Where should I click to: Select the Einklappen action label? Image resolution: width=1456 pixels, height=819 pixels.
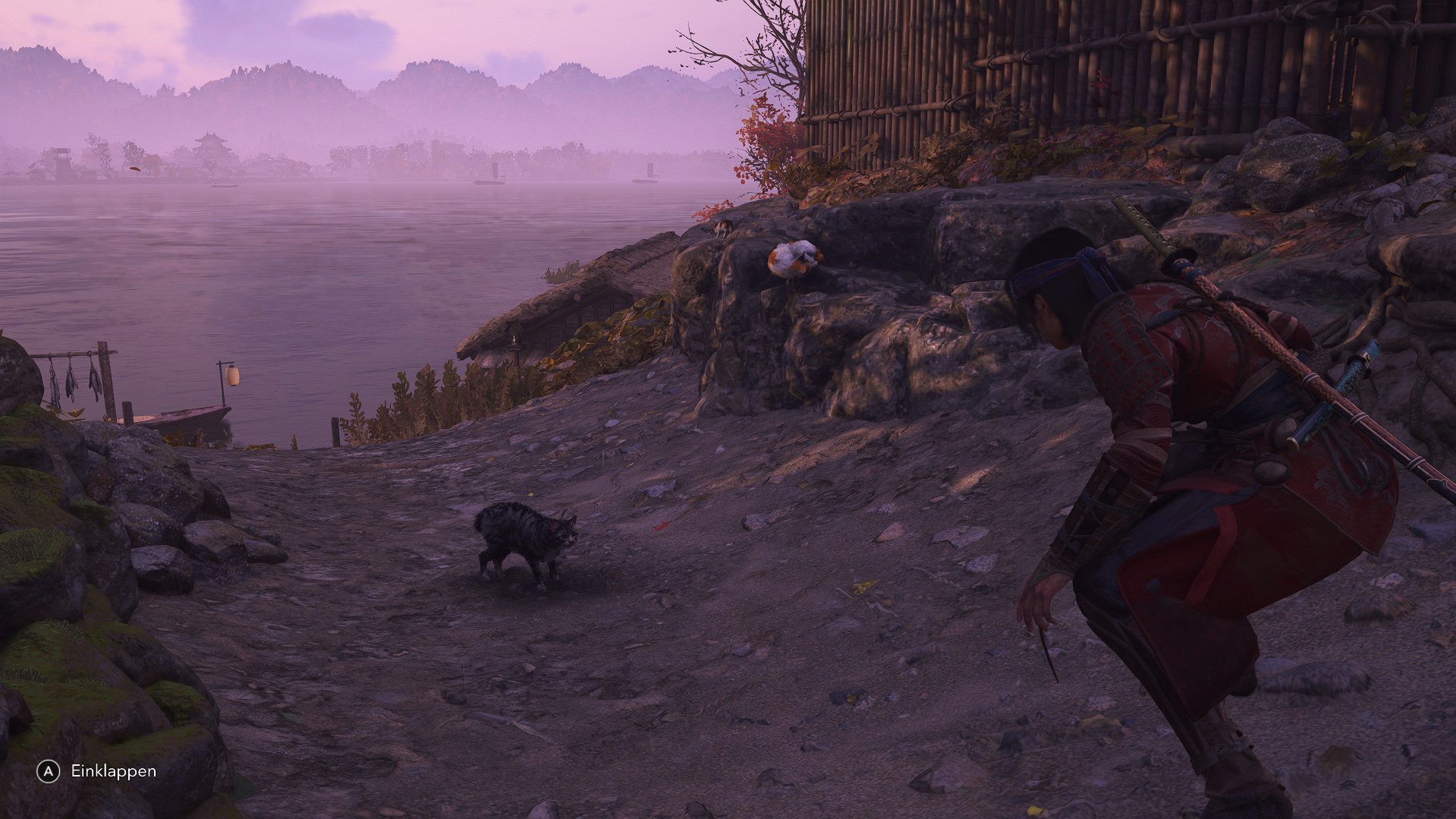click(x=112, y=771)
